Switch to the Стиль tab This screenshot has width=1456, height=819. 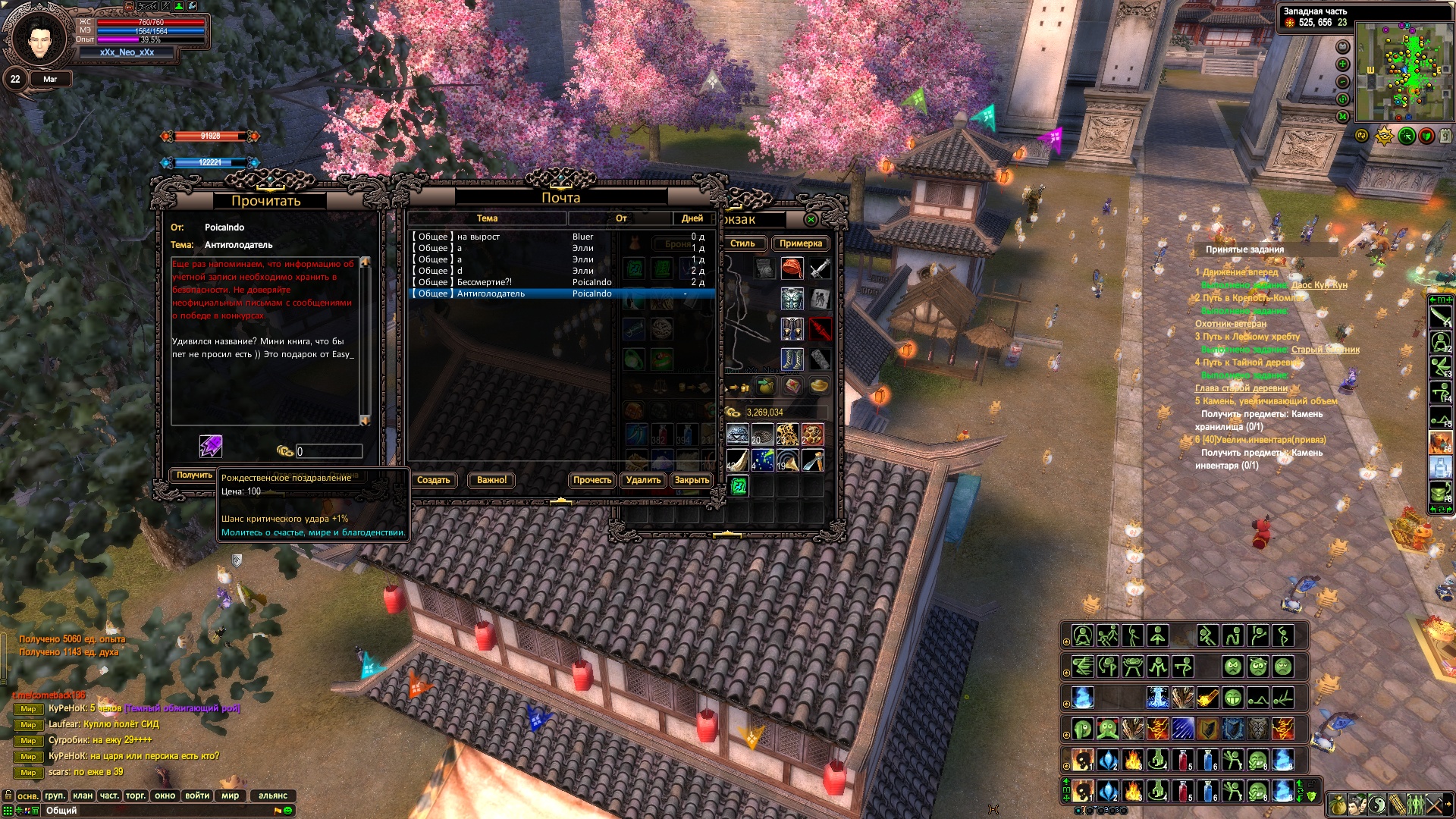click(x=742, y=243)
